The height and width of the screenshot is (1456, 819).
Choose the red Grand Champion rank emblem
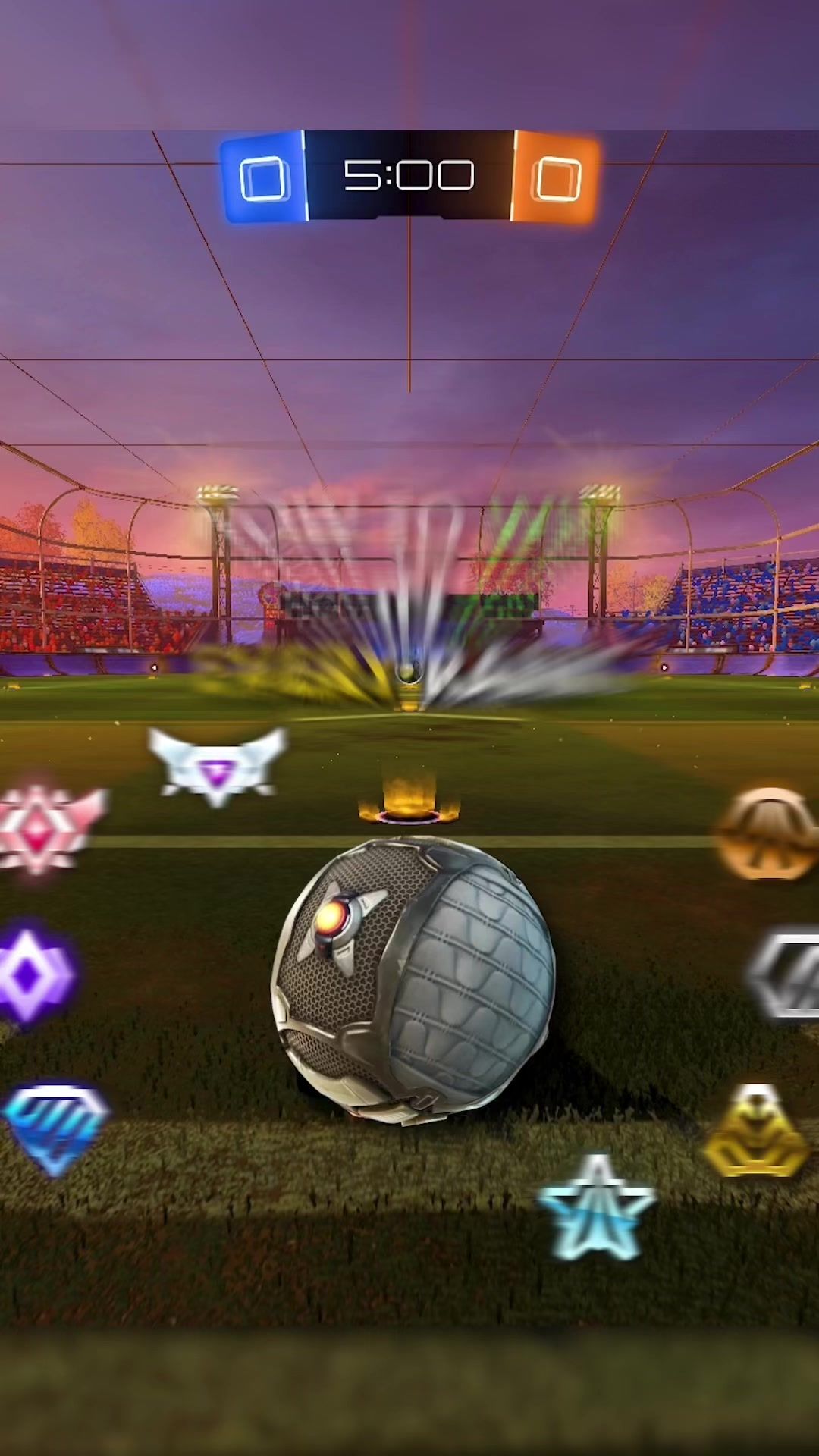(45, 828)
